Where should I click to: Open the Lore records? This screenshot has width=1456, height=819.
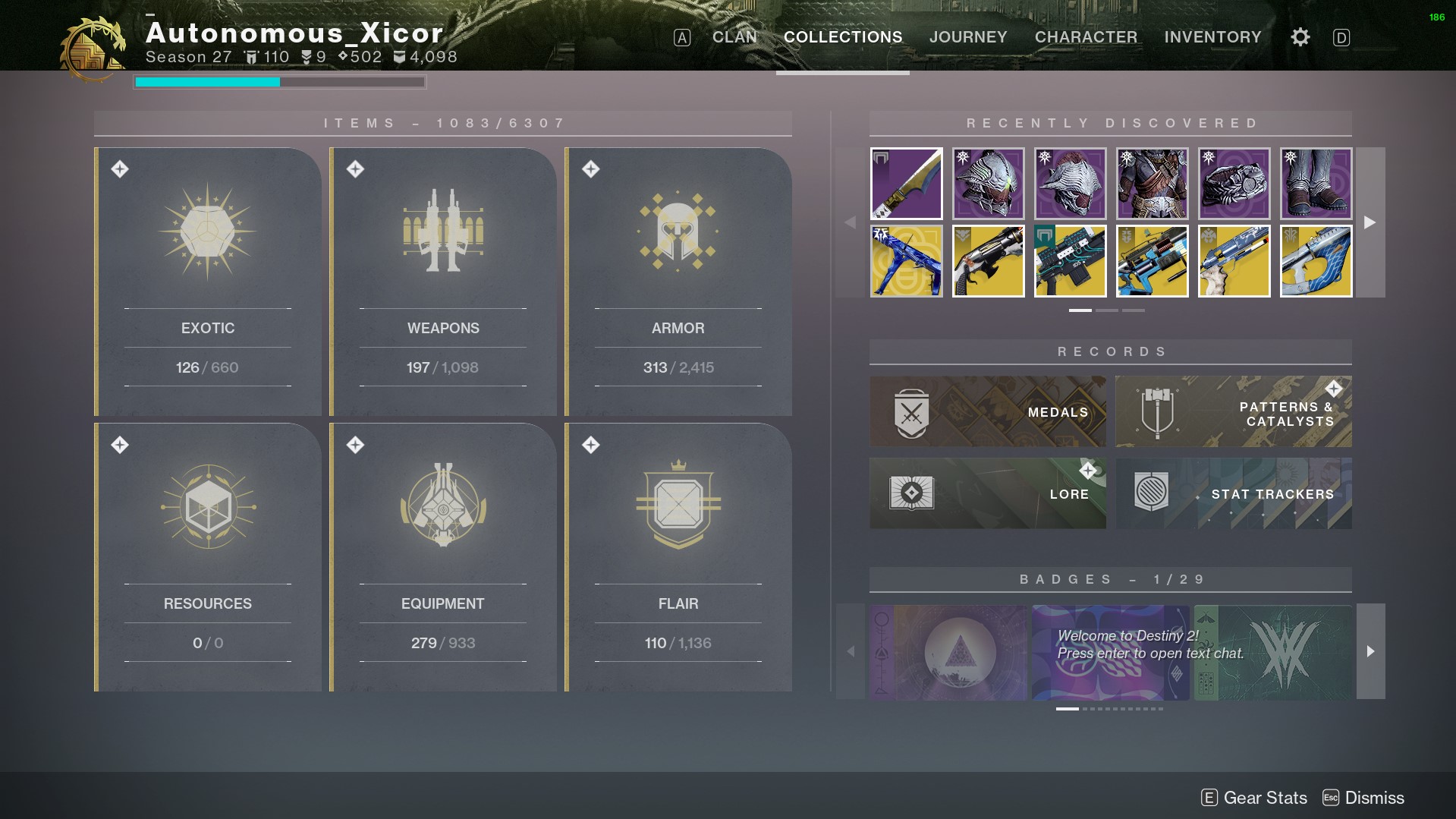coord(987,493)
